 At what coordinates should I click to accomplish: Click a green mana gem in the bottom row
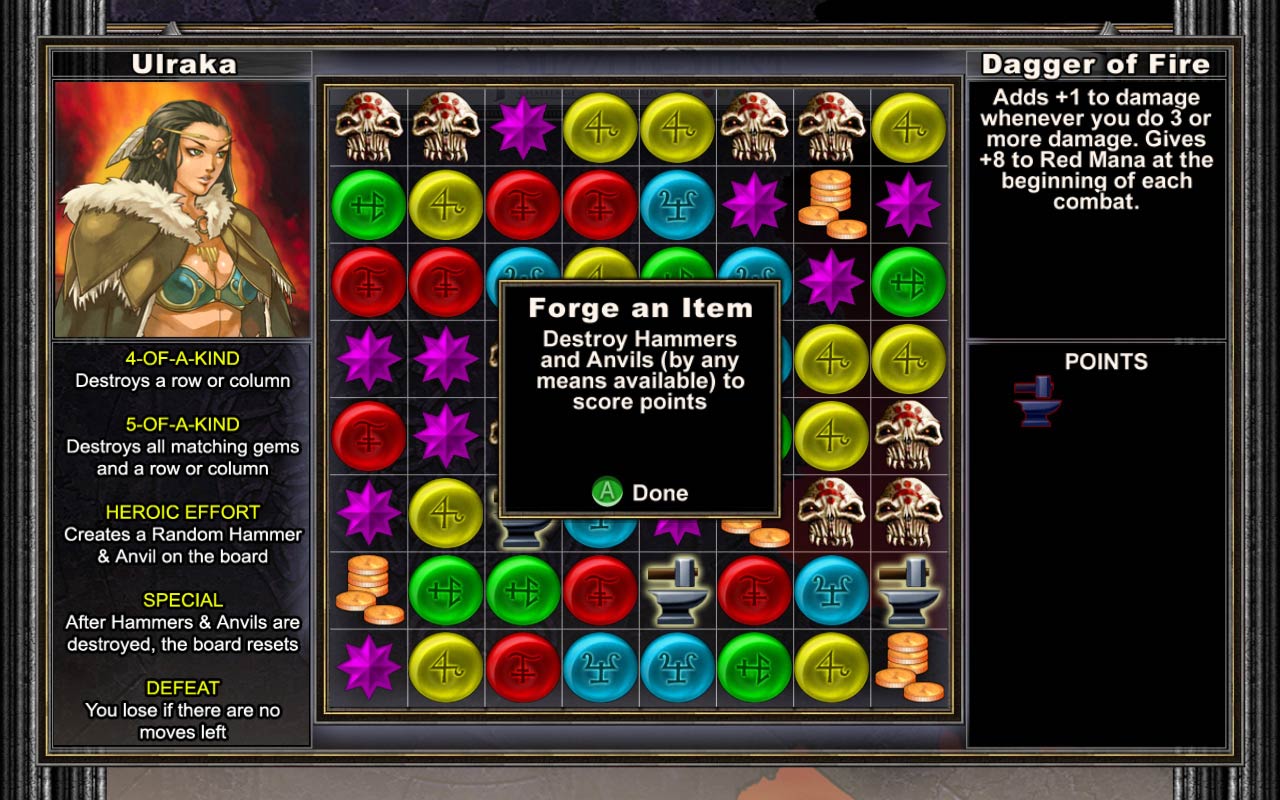click(753, 665)
